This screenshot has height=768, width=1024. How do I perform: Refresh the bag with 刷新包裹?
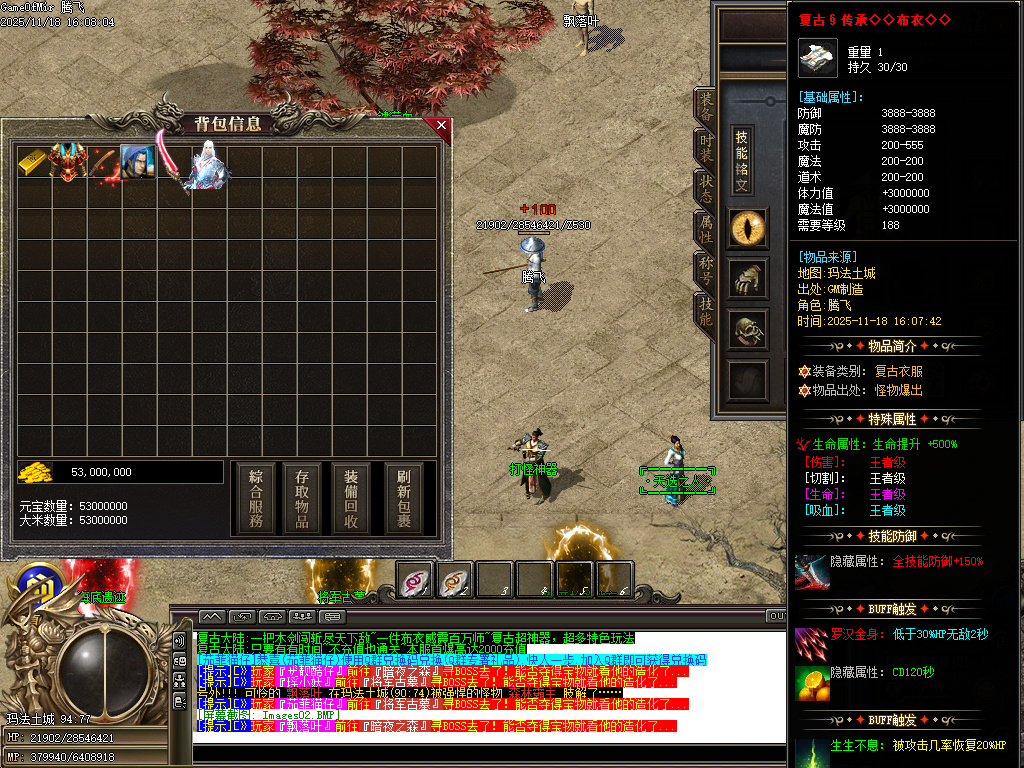click(404, 498)
